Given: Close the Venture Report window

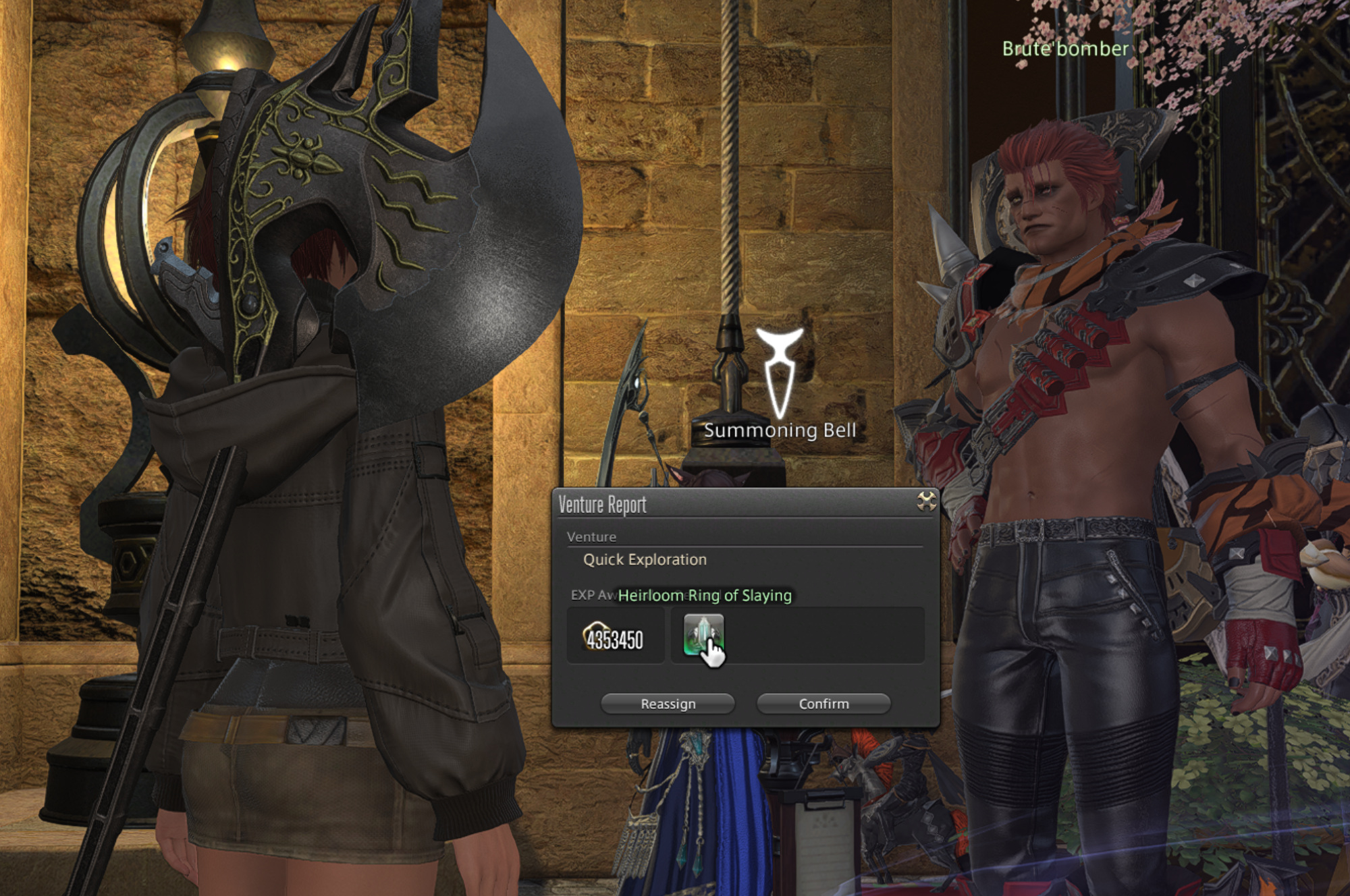Looking at the screenshot, I should click(926, 501).
